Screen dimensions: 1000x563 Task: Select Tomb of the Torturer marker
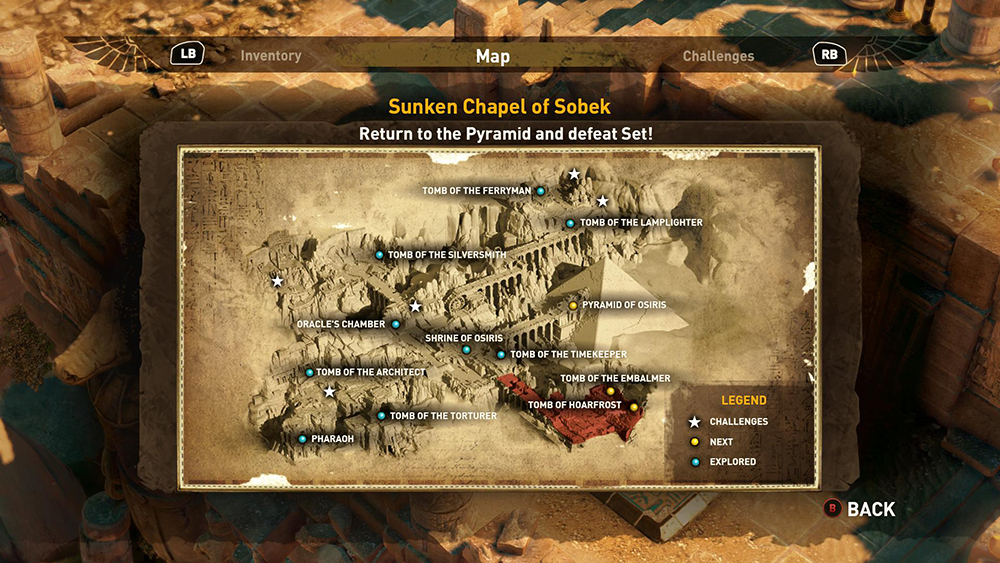click(x=381, y=416)
